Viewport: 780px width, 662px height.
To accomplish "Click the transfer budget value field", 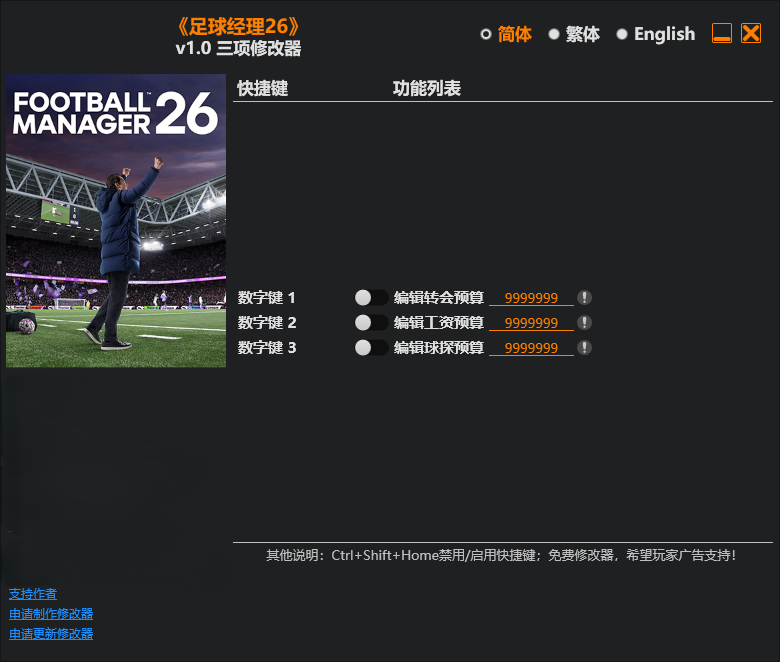I will 531,298.
